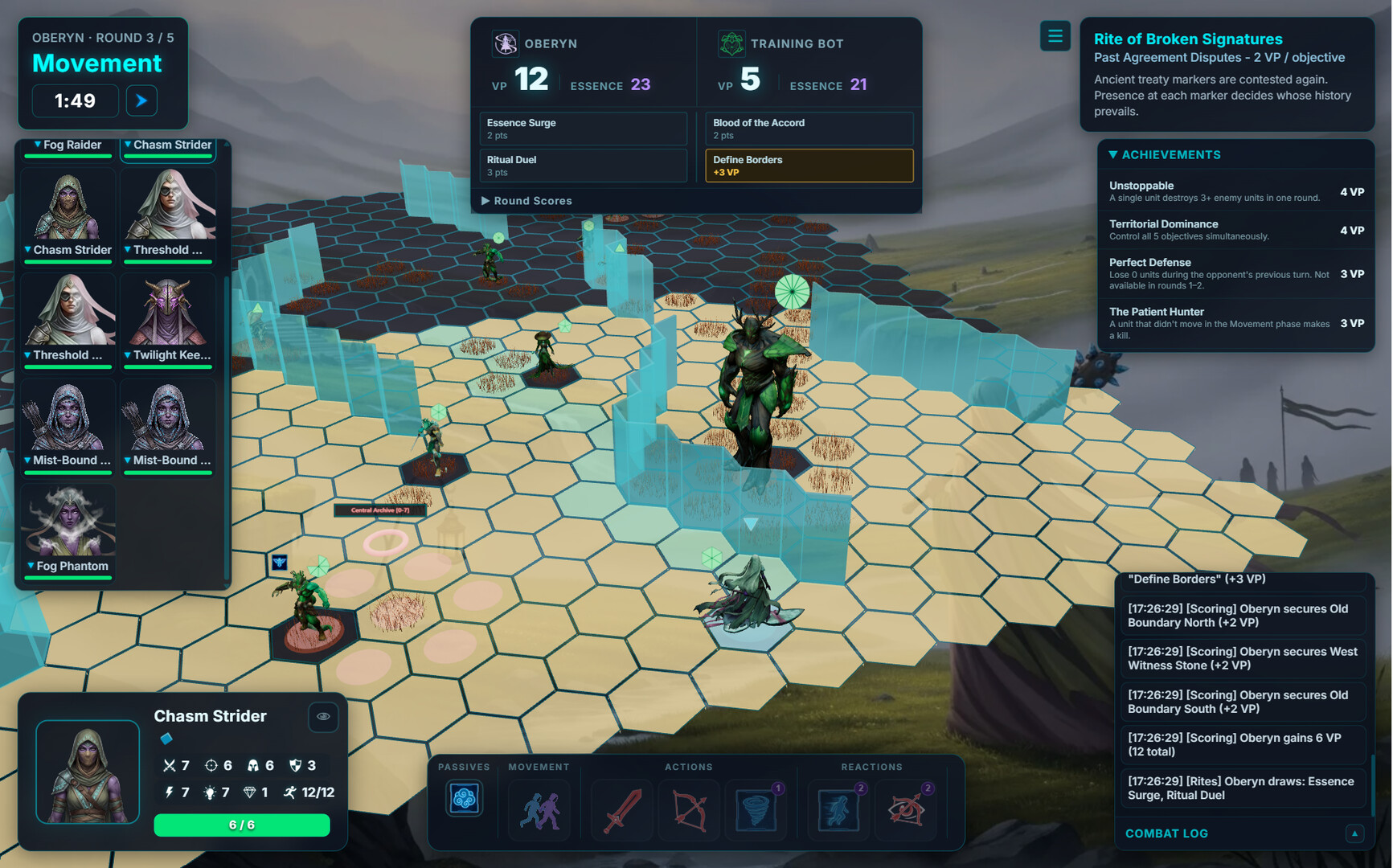The width and height of the screenshot is (1393, 868).
Task: Select the Fog Phantom unit card
Action: (69, 530)
